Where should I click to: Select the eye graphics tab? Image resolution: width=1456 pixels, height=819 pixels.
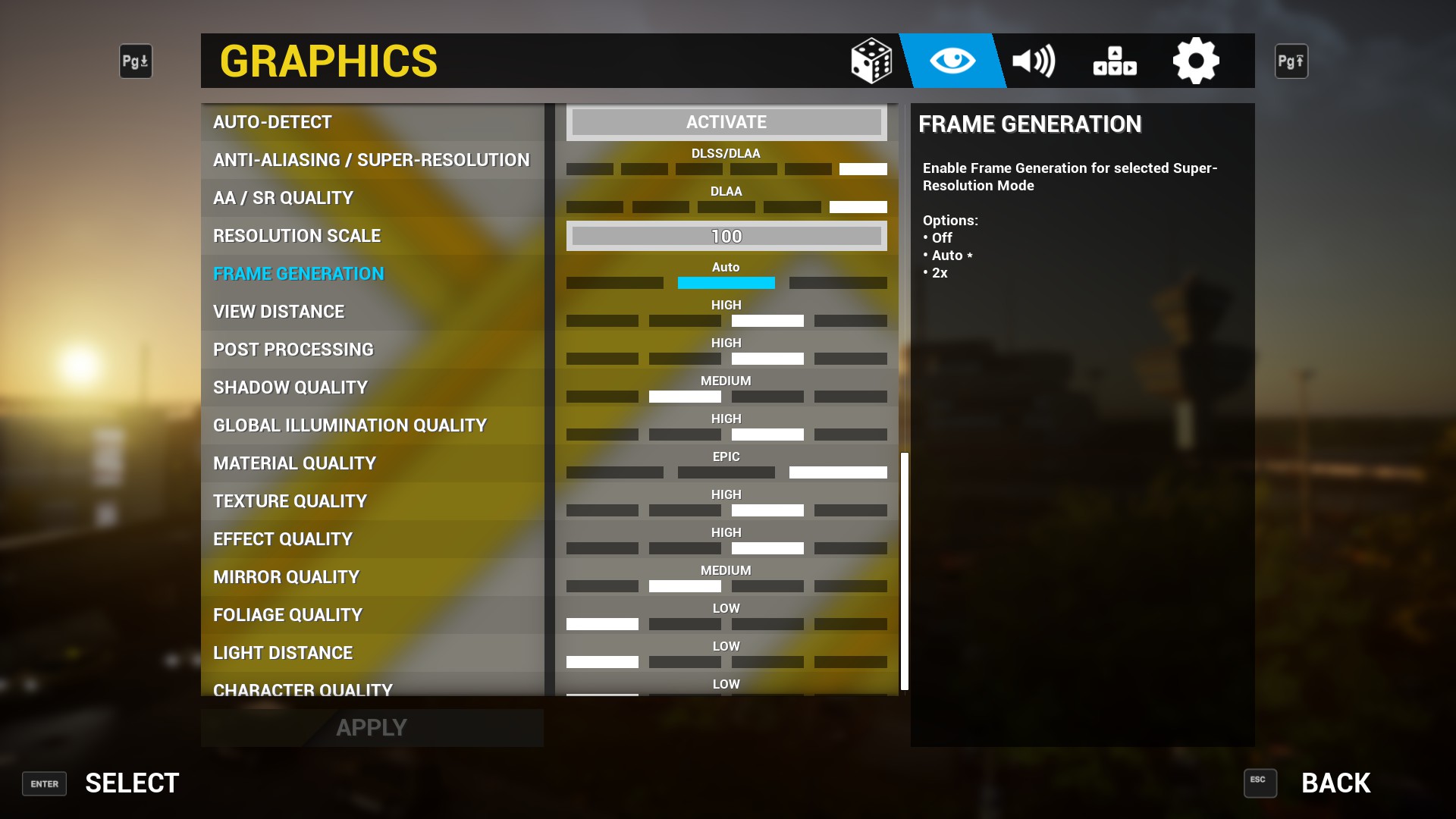952,61
